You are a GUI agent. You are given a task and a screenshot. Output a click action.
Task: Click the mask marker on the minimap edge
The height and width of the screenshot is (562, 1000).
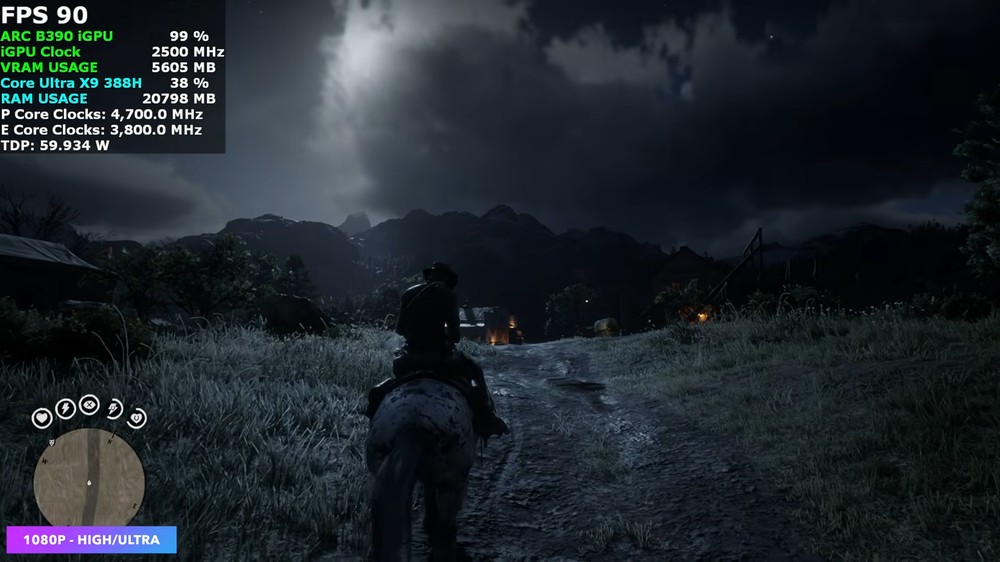[x=51, y=441]
